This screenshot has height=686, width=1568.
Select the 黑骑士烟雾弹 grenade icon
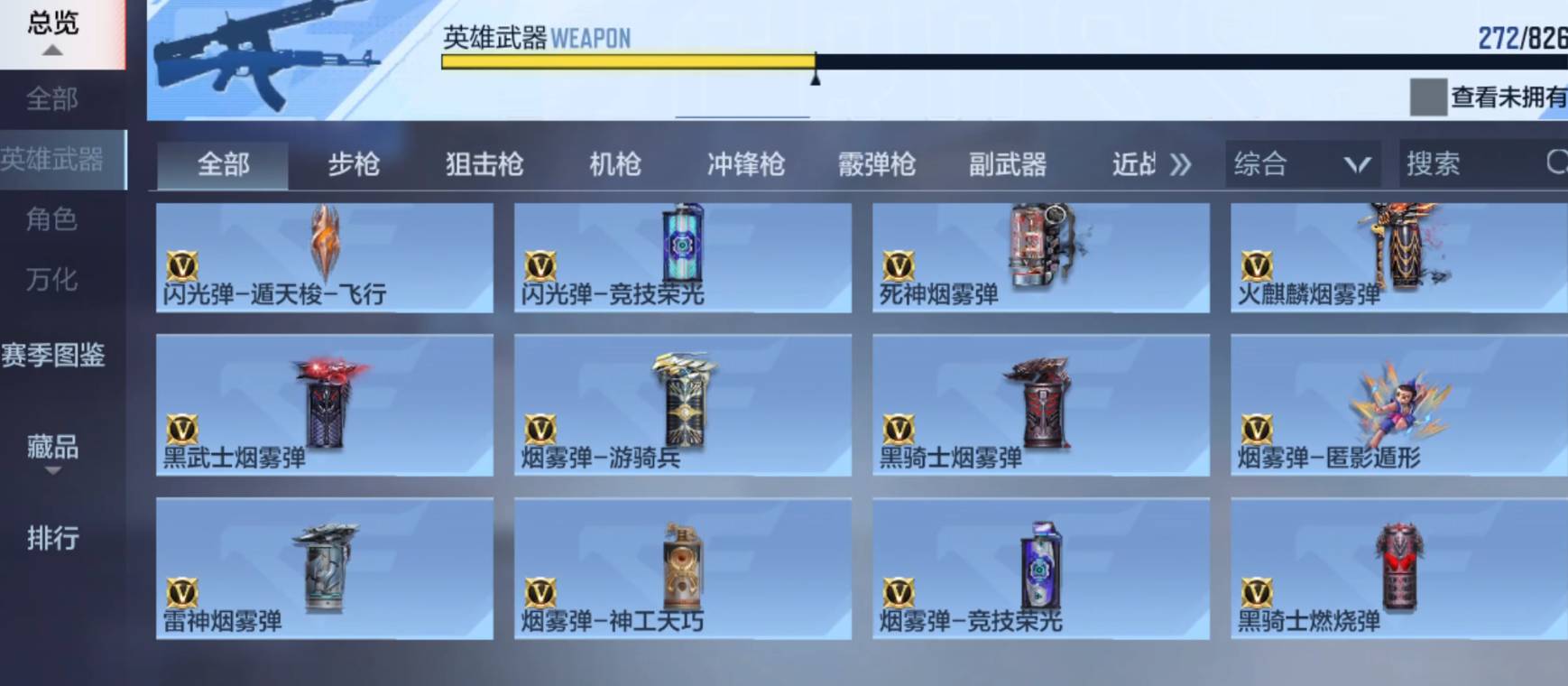pos(1039,406)
